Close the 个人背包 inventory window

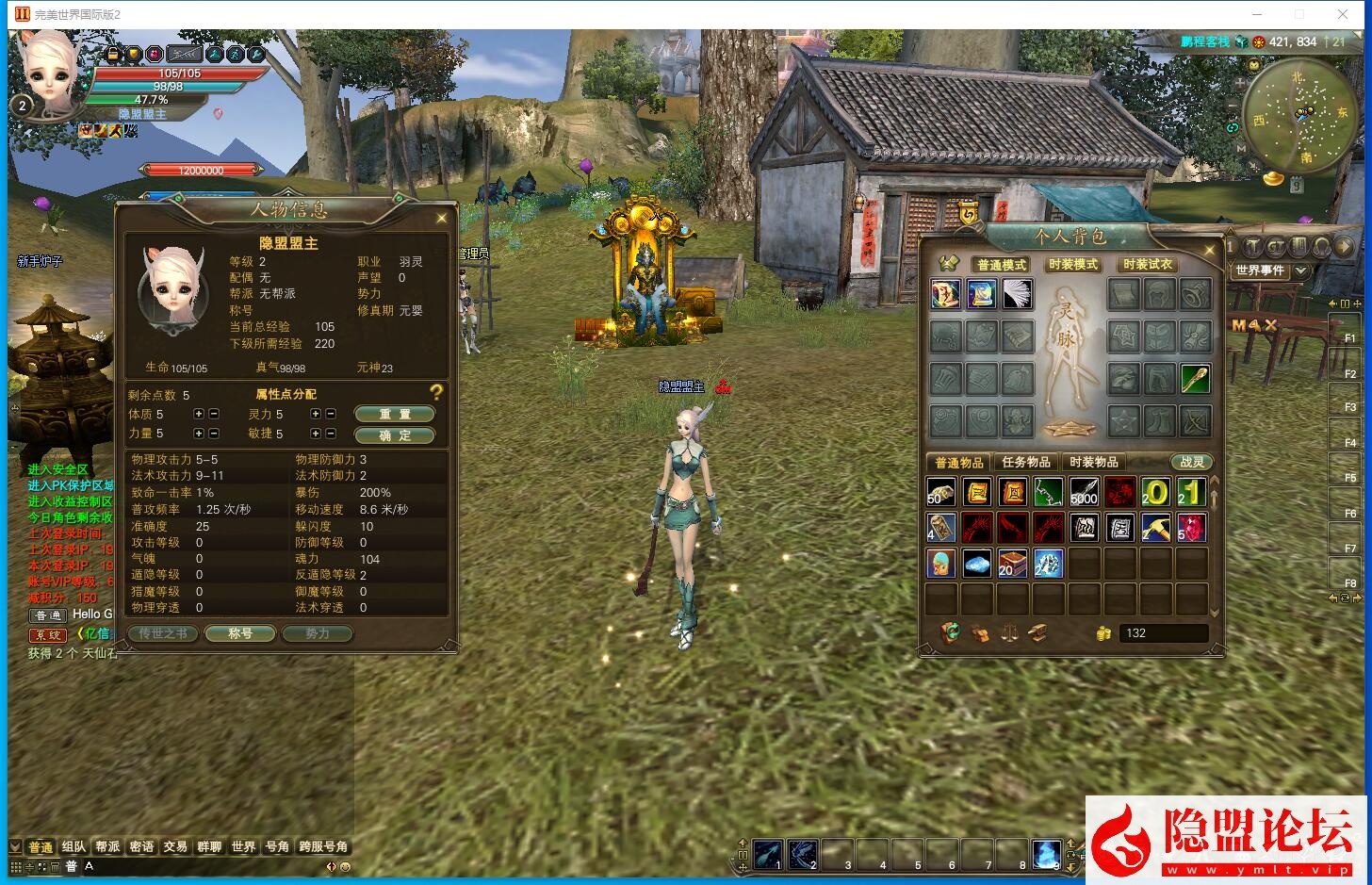coord(1209,250)
